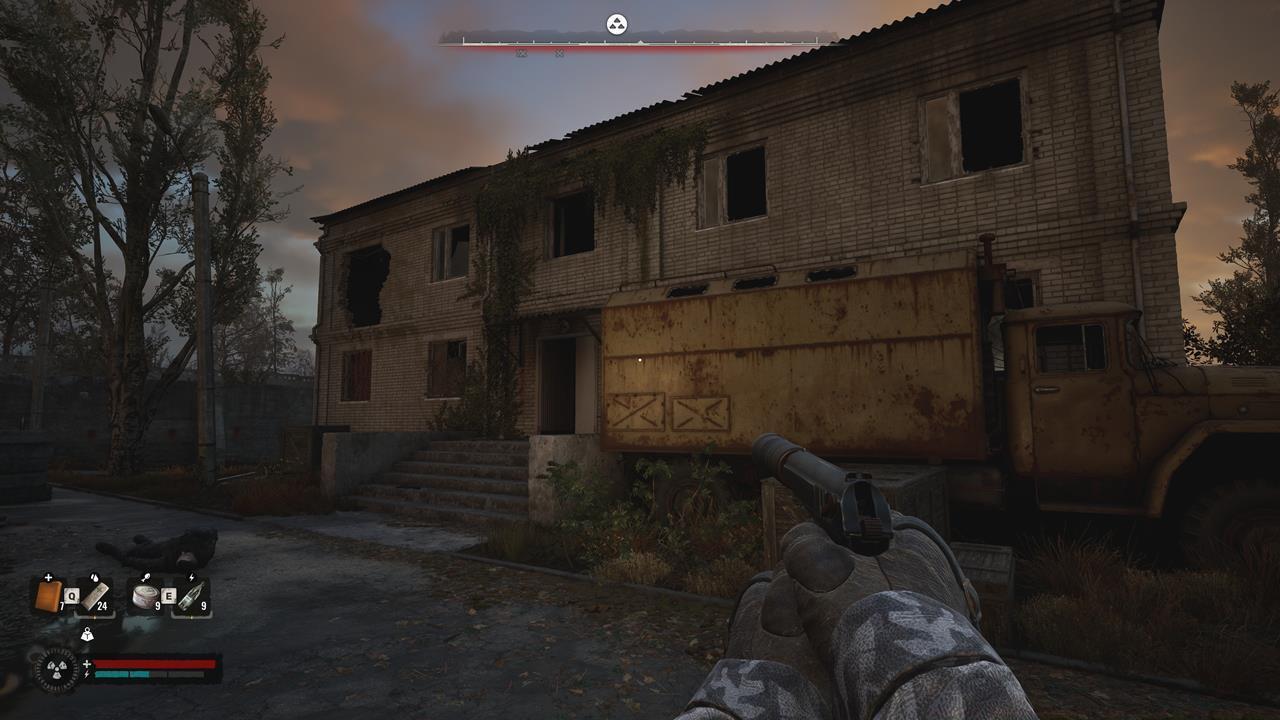Click the lightning stamina icon above the E slot

click(x=191, y=577)
